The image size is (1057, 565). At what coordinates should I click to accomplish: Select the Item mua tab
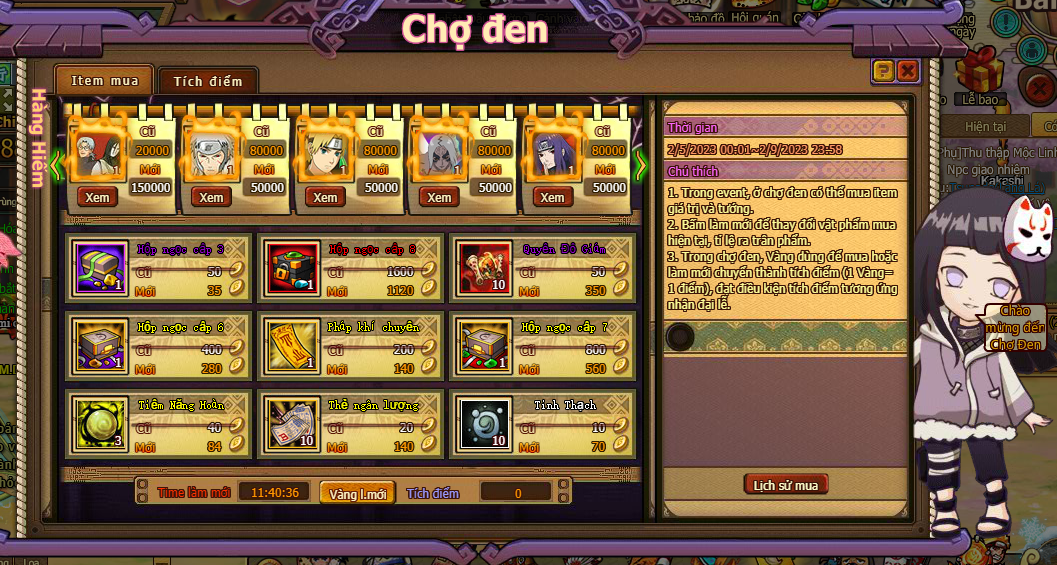[103, 80]
